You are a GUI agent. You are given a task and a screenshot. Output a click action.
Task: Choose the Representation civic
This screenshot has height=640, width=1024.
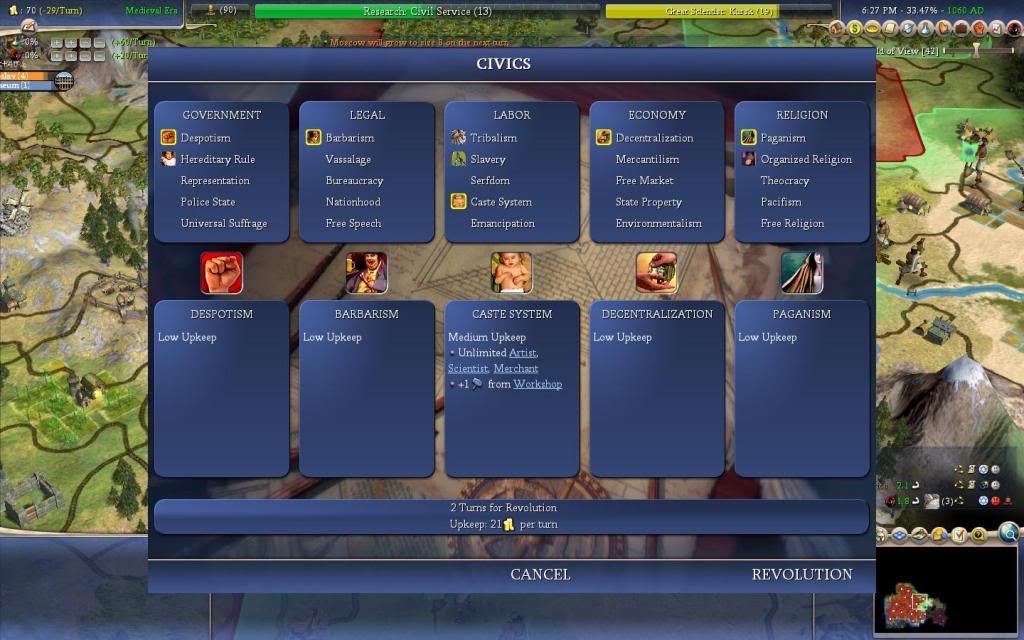(x=215, y=181)
